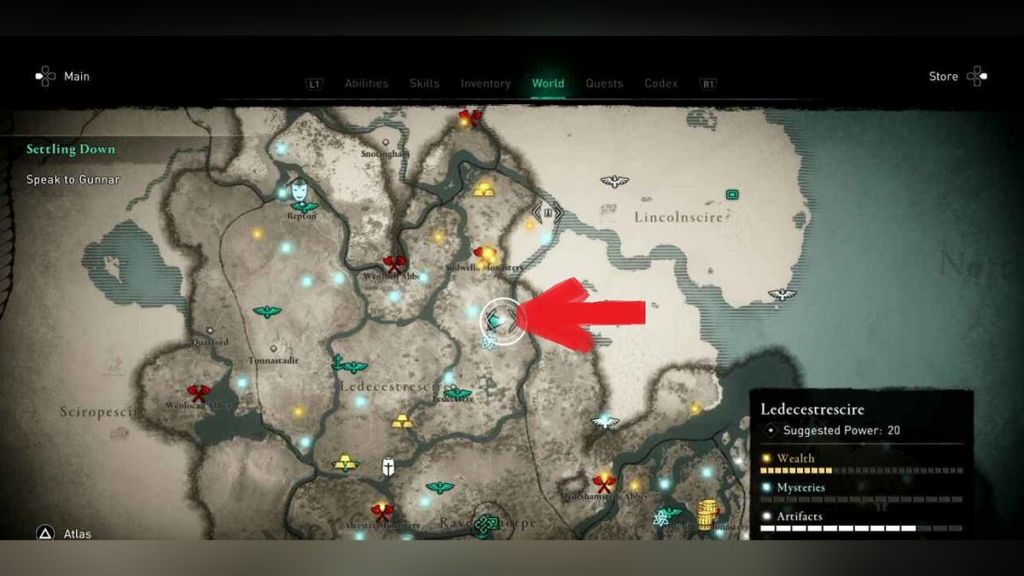Click the Lincolnscire region label

point(678,217)
